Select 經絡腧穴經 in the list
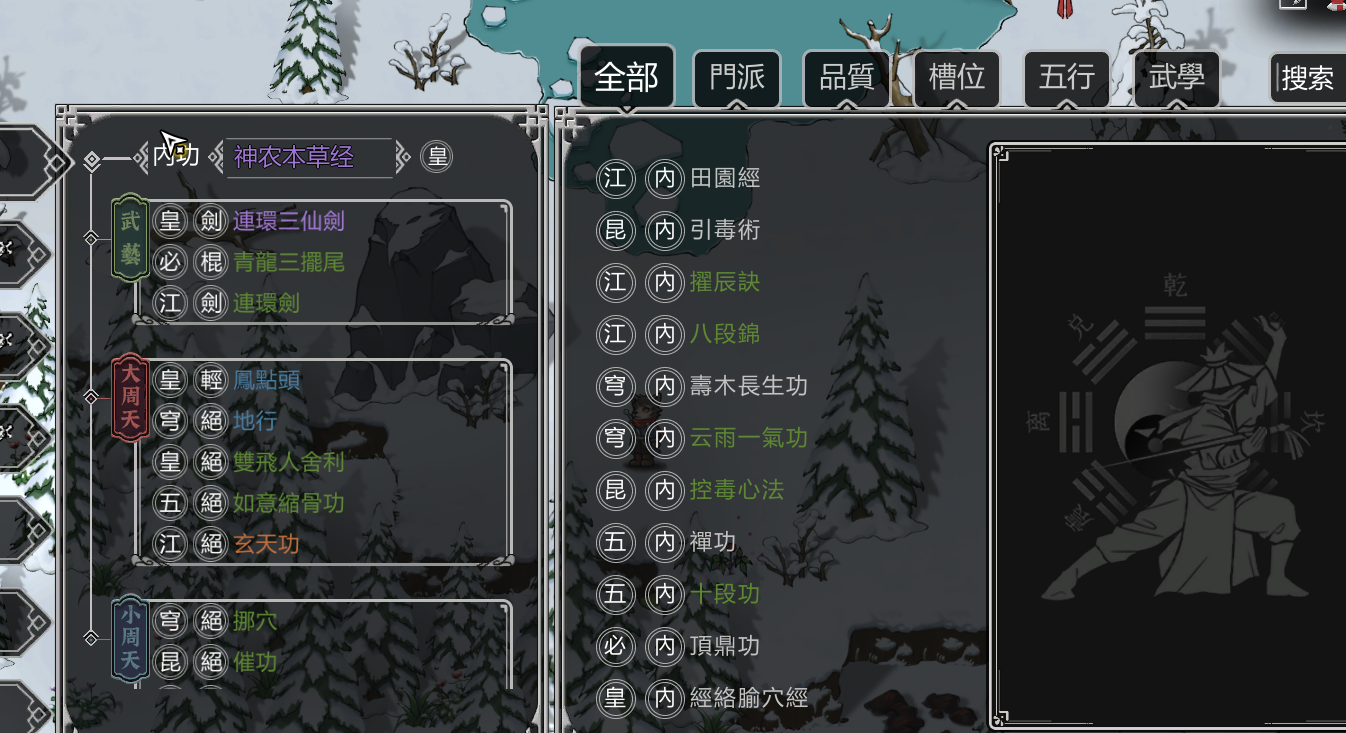 (x=748, y=698)
